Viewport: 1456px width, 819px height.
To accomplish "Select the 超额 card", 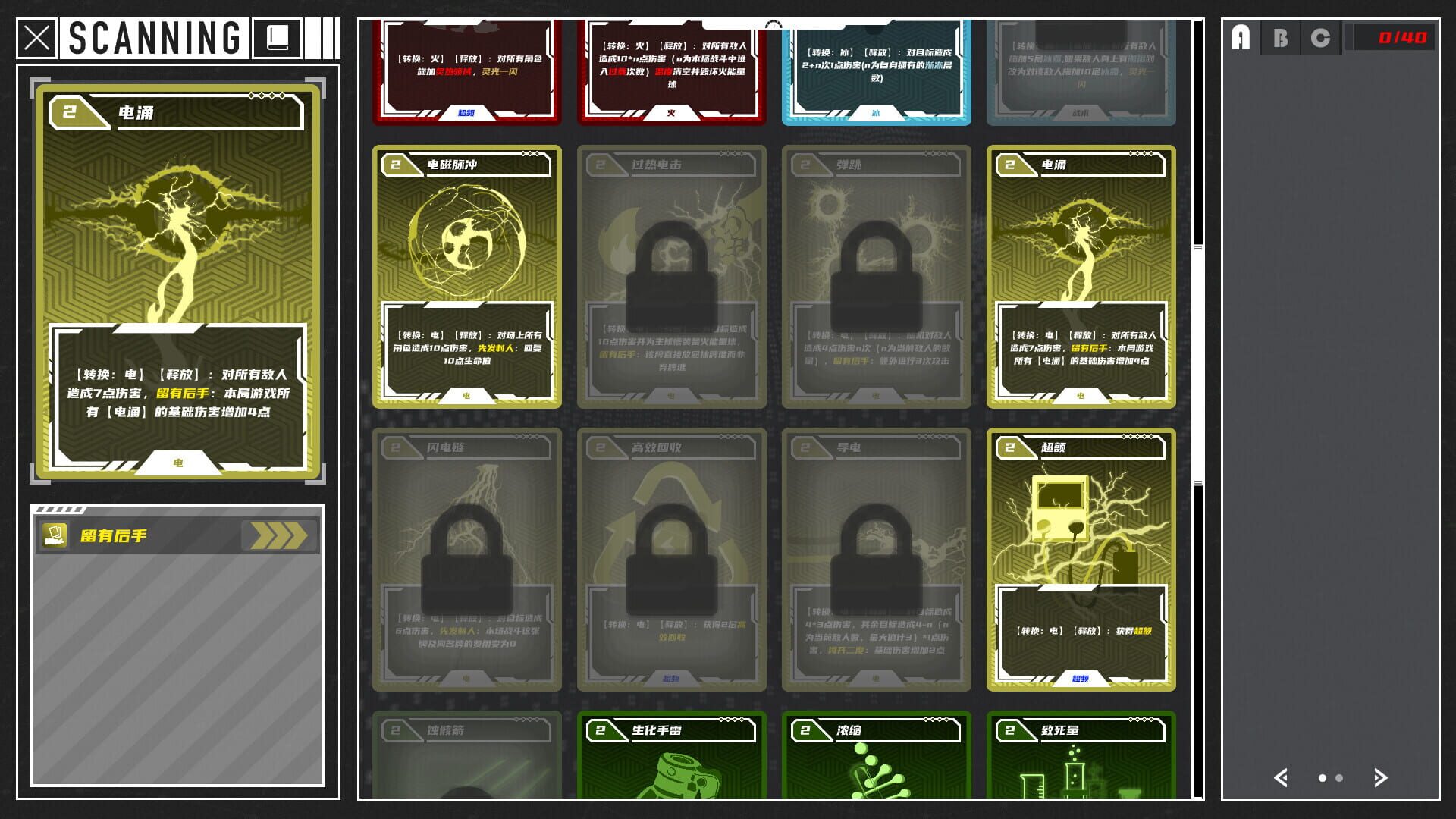I will [x=1081, y=557].
